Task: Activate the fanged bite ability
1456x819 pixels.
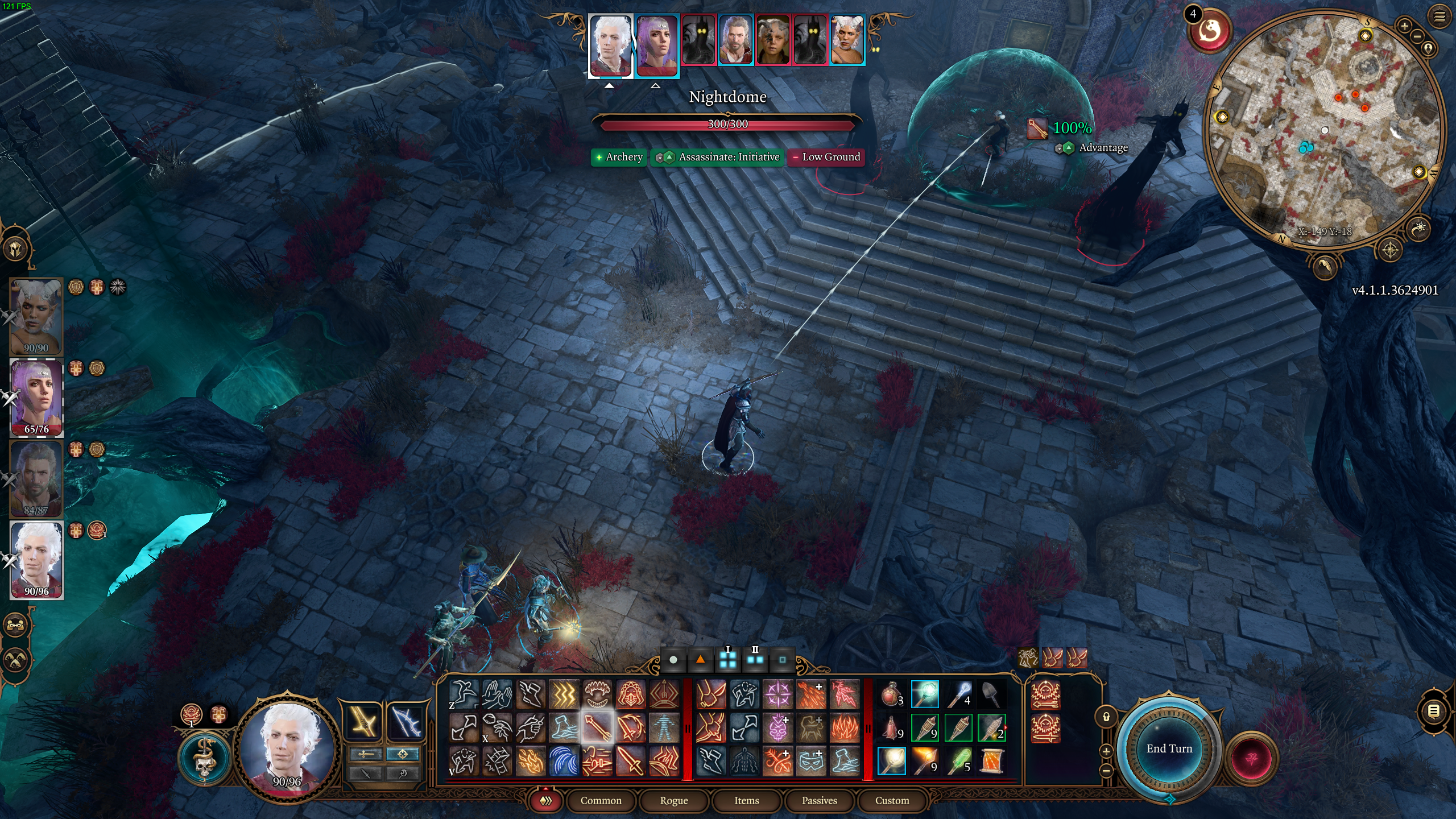Action: [x=597, y=694]
